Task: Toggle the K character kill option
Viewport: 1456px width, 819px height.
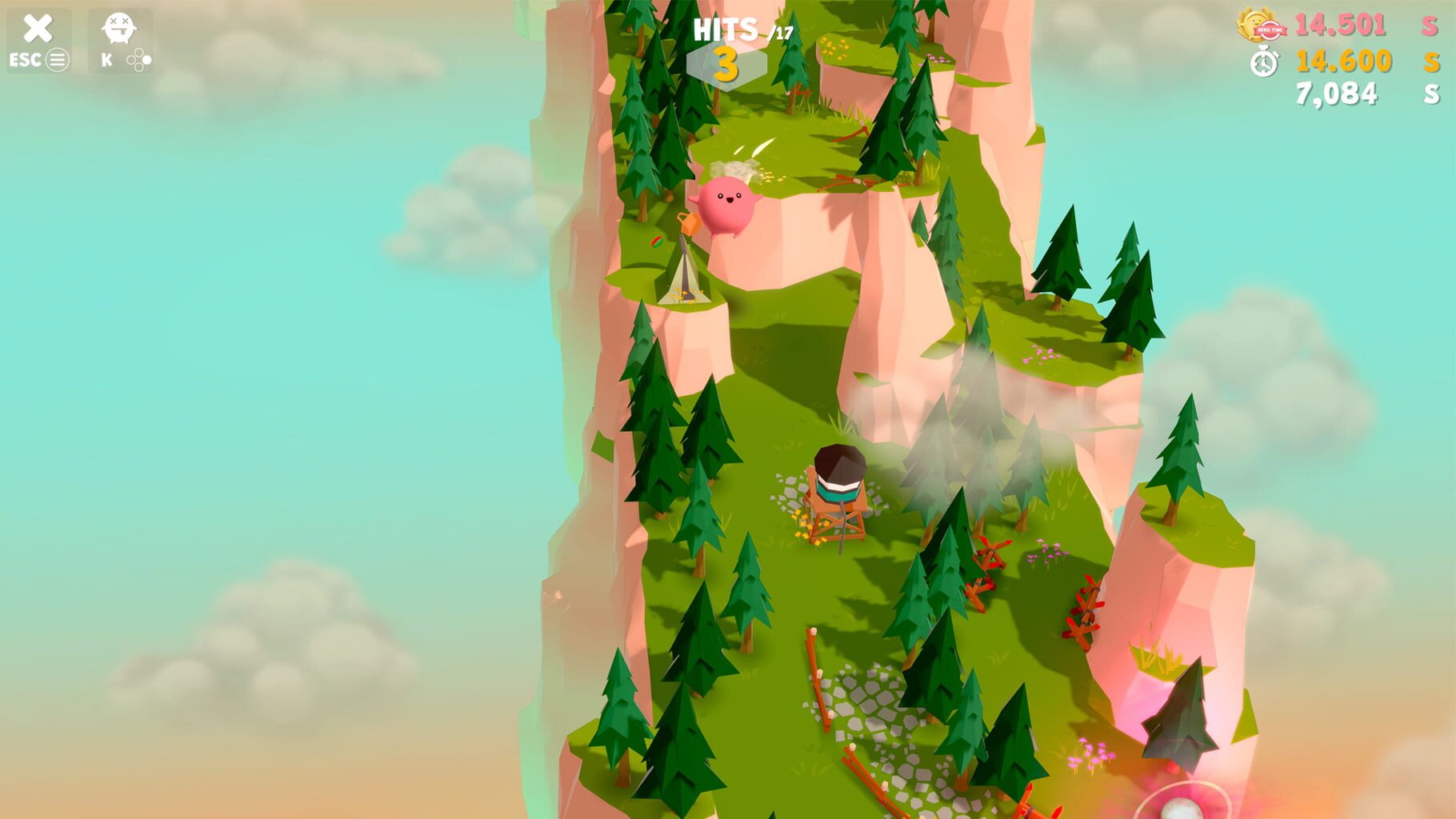Action: coord(108,58)
